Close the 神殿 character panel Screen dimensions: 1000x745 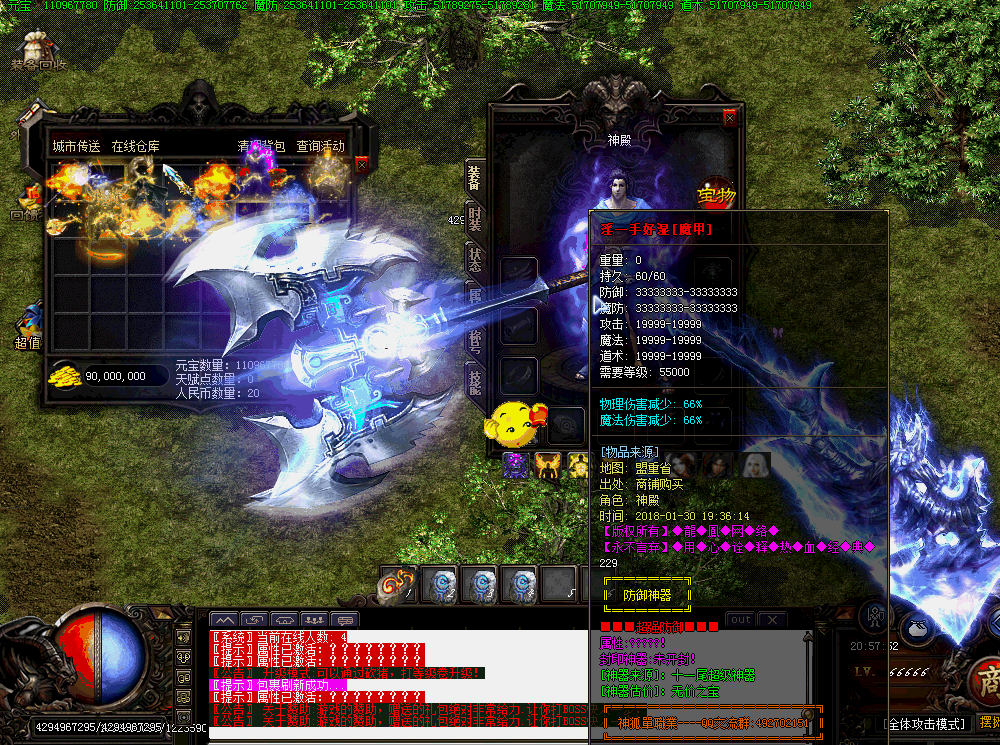click(x=730, y=118)
